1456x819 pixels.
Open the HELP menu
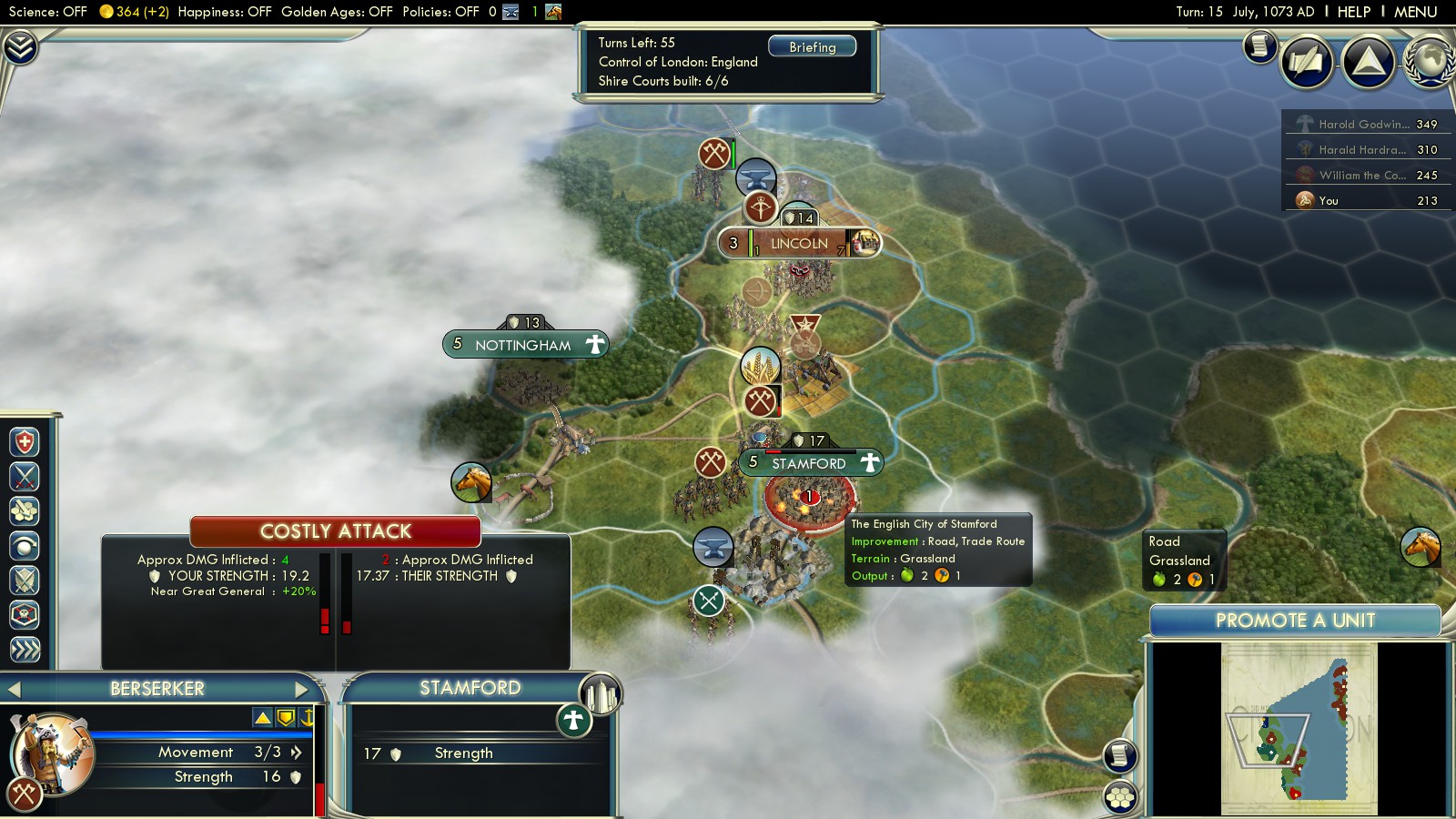click(x=1353, y=12)
